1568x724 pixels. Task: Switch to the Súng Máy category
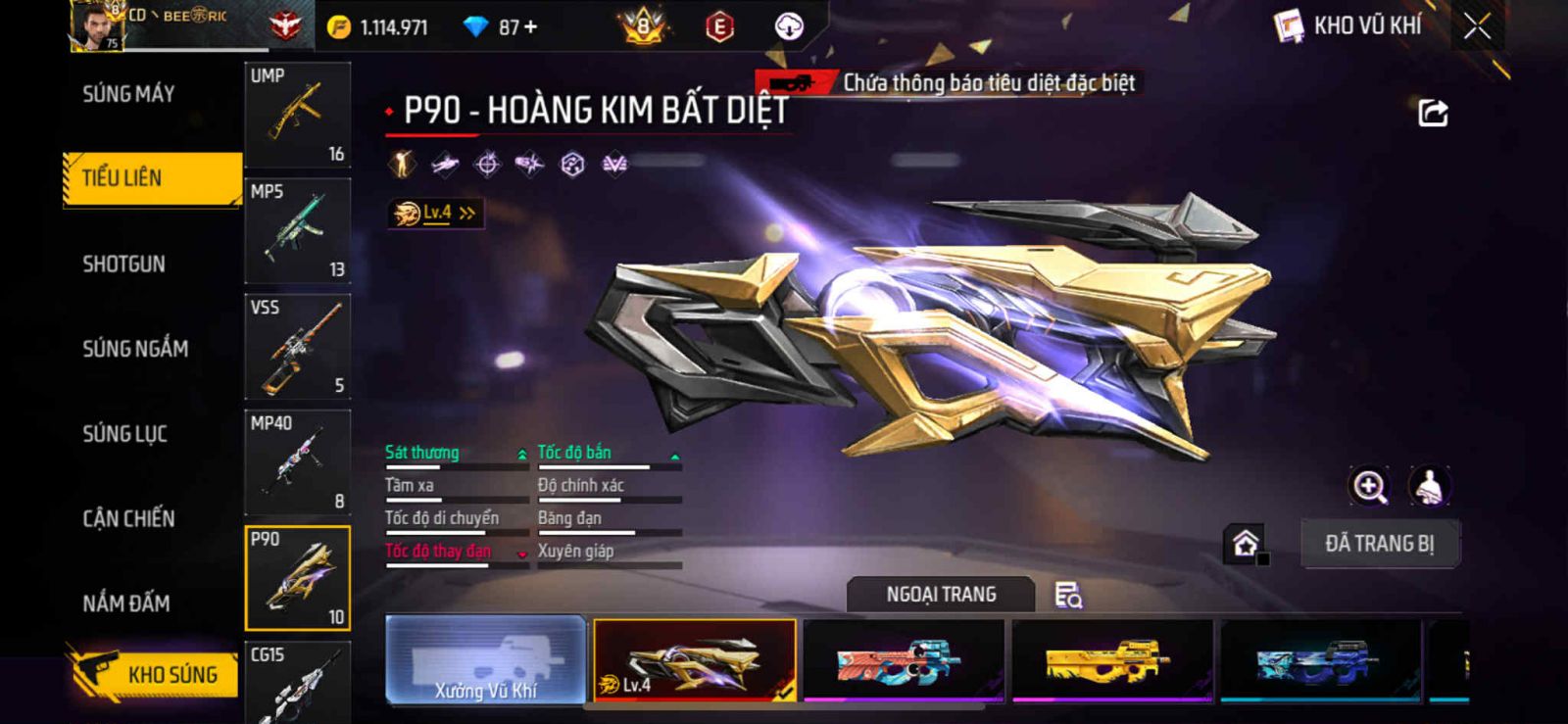click(x=128, y=94)
